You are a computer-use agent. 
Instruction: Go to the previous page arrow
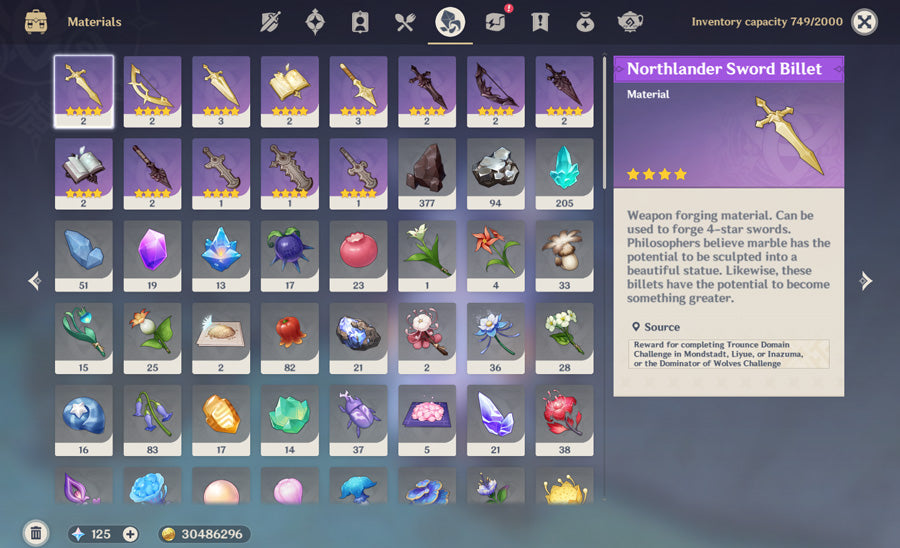click(x=34, y=281)
